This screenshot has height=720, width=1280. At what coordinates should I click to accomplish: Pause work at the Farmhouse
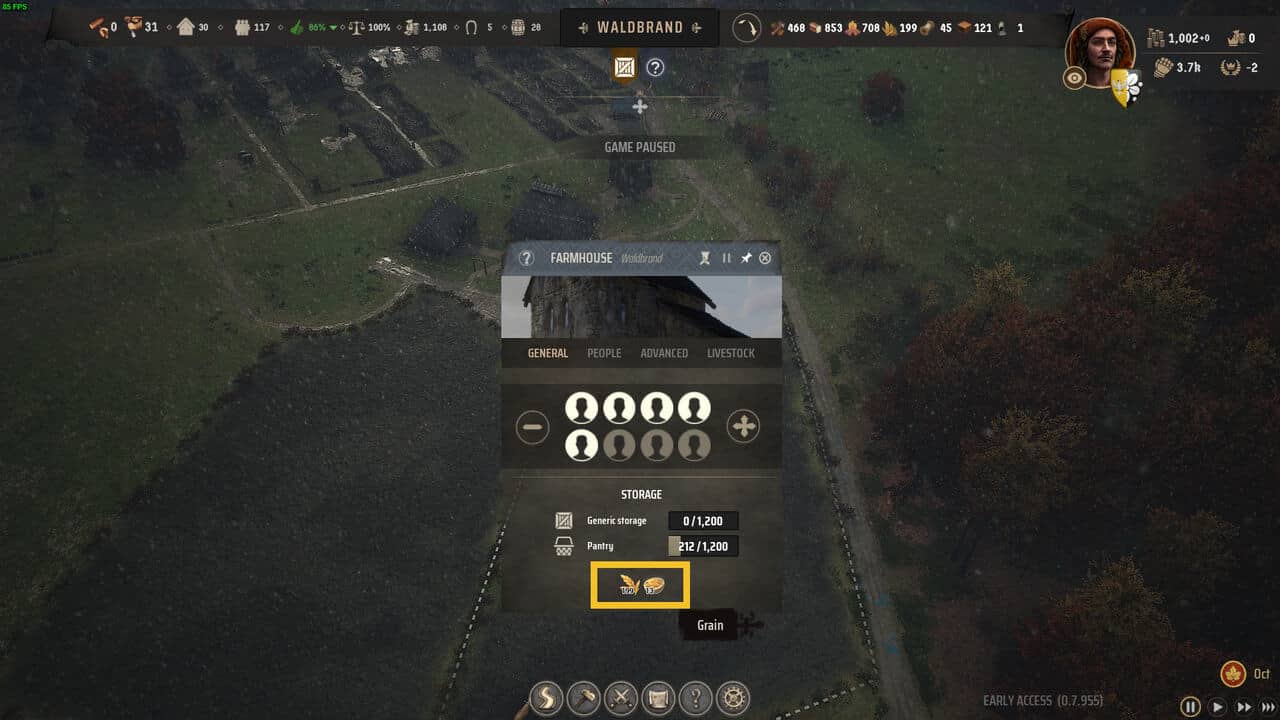click(x=727, y=258)
